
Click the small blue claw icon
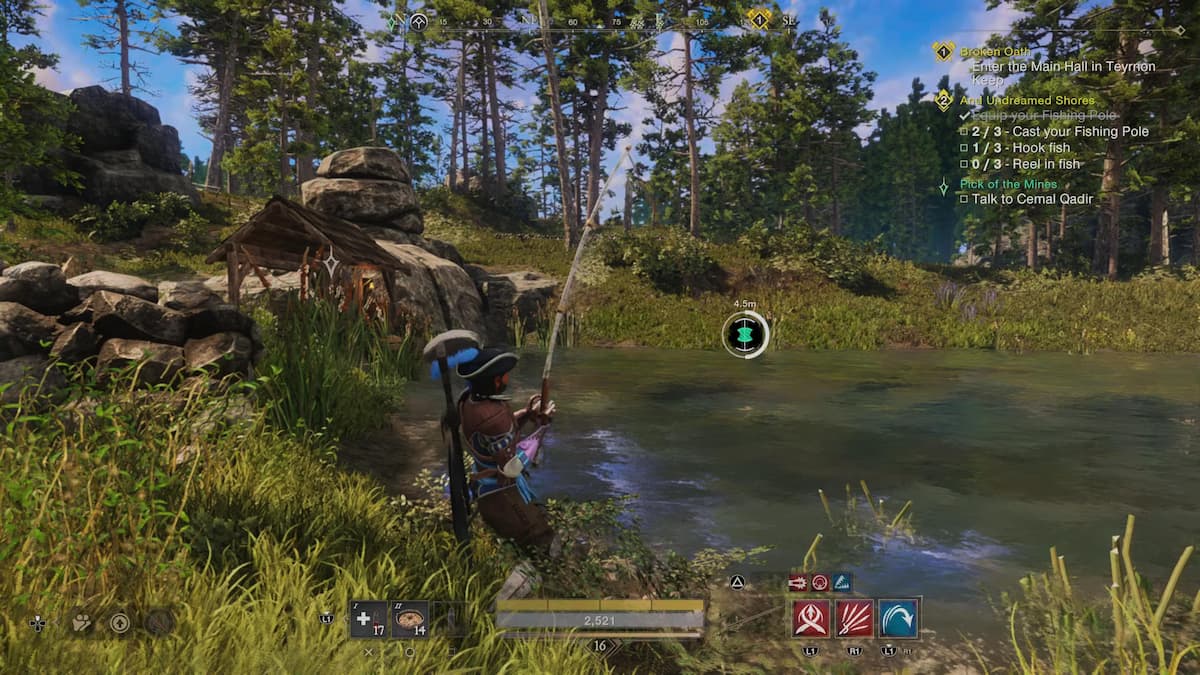(842, 582)
